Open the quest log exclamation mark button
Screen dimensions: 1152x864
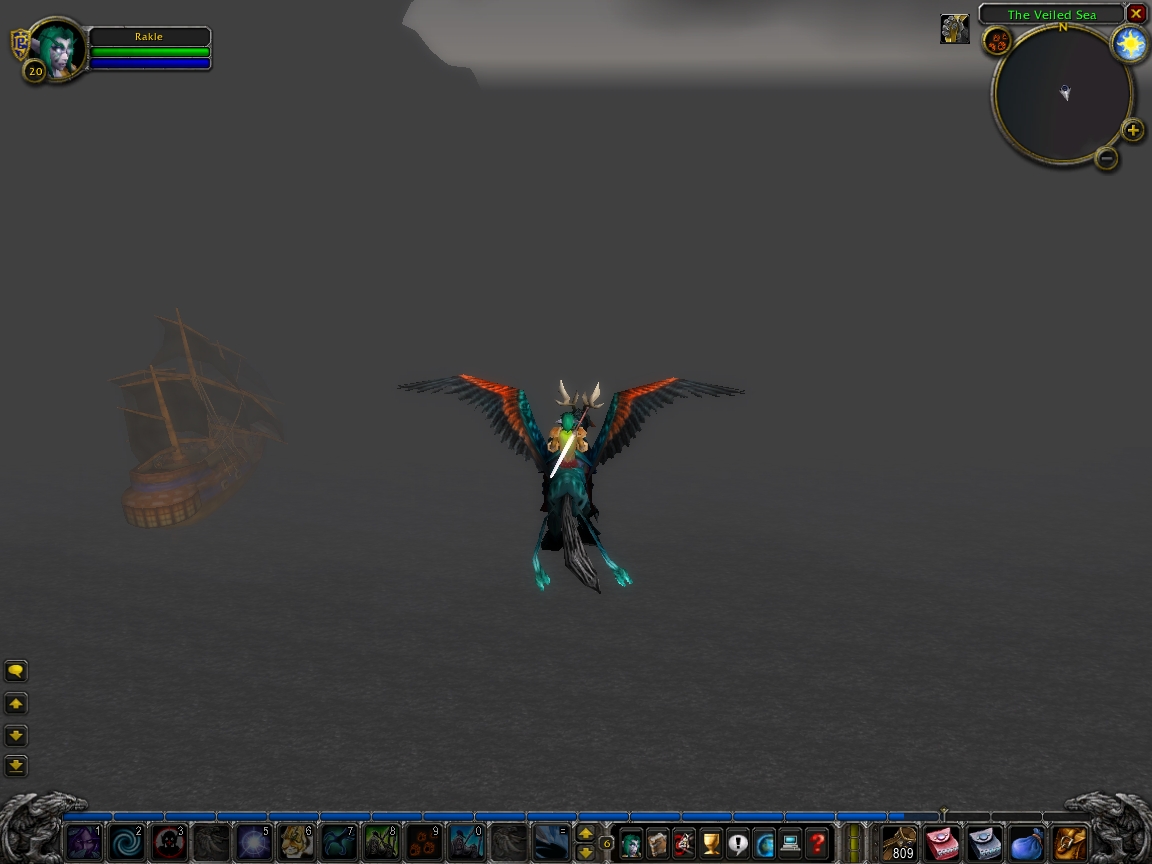[x=738, y=843]
